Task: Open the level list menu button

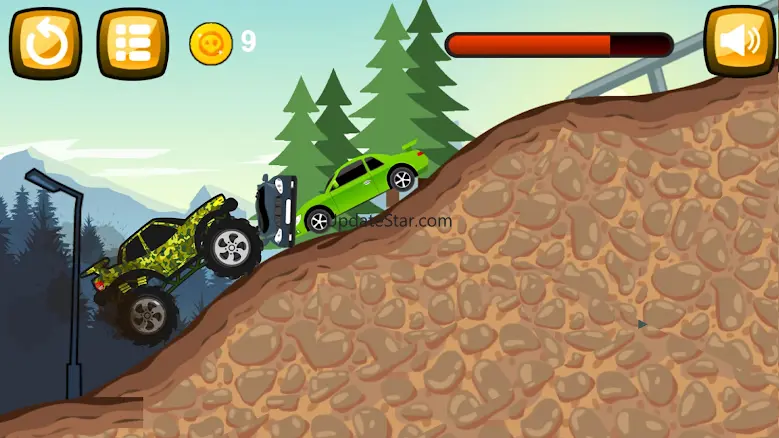Action: 132,43
